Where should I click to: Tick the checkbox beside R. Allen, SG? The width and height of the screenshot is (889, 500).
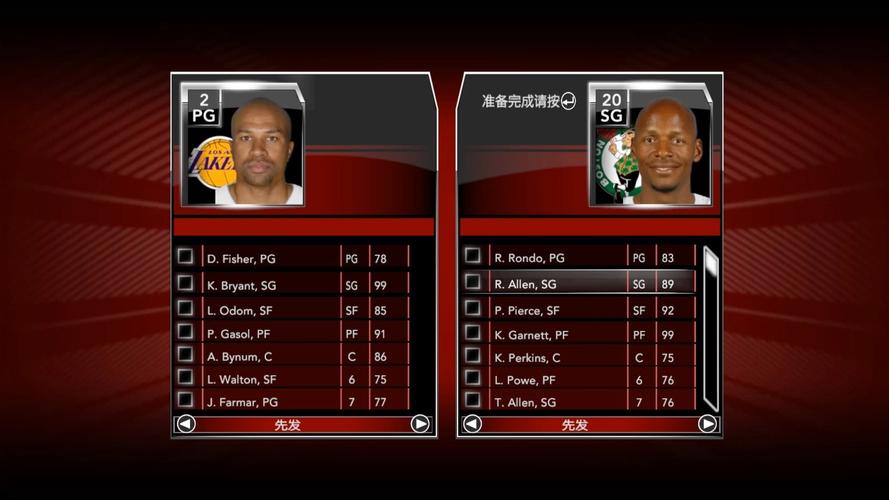[473, 282]
